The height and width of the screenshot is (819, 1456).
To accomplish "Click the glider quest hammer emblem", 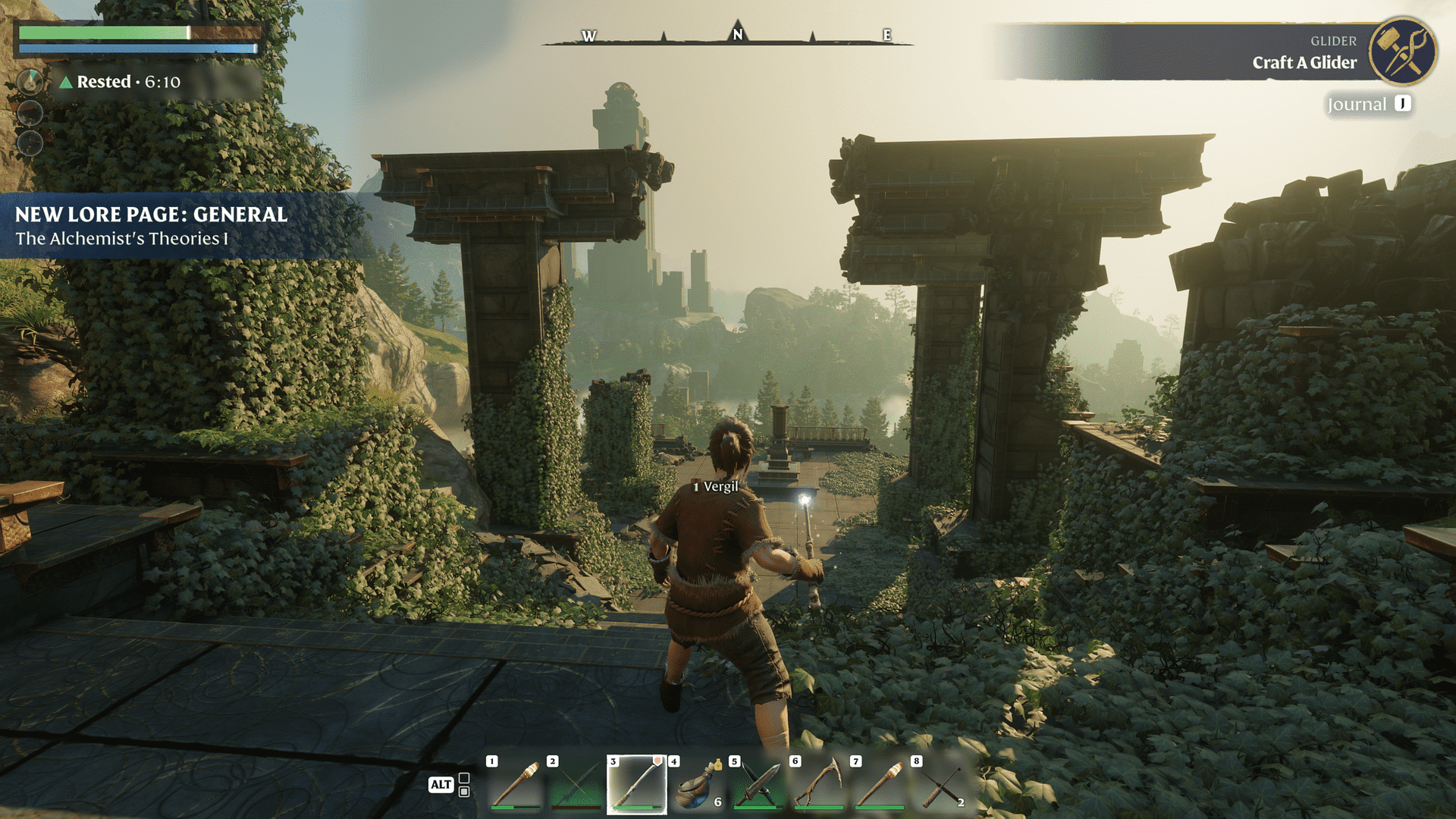I will (x=1402, y=51).
